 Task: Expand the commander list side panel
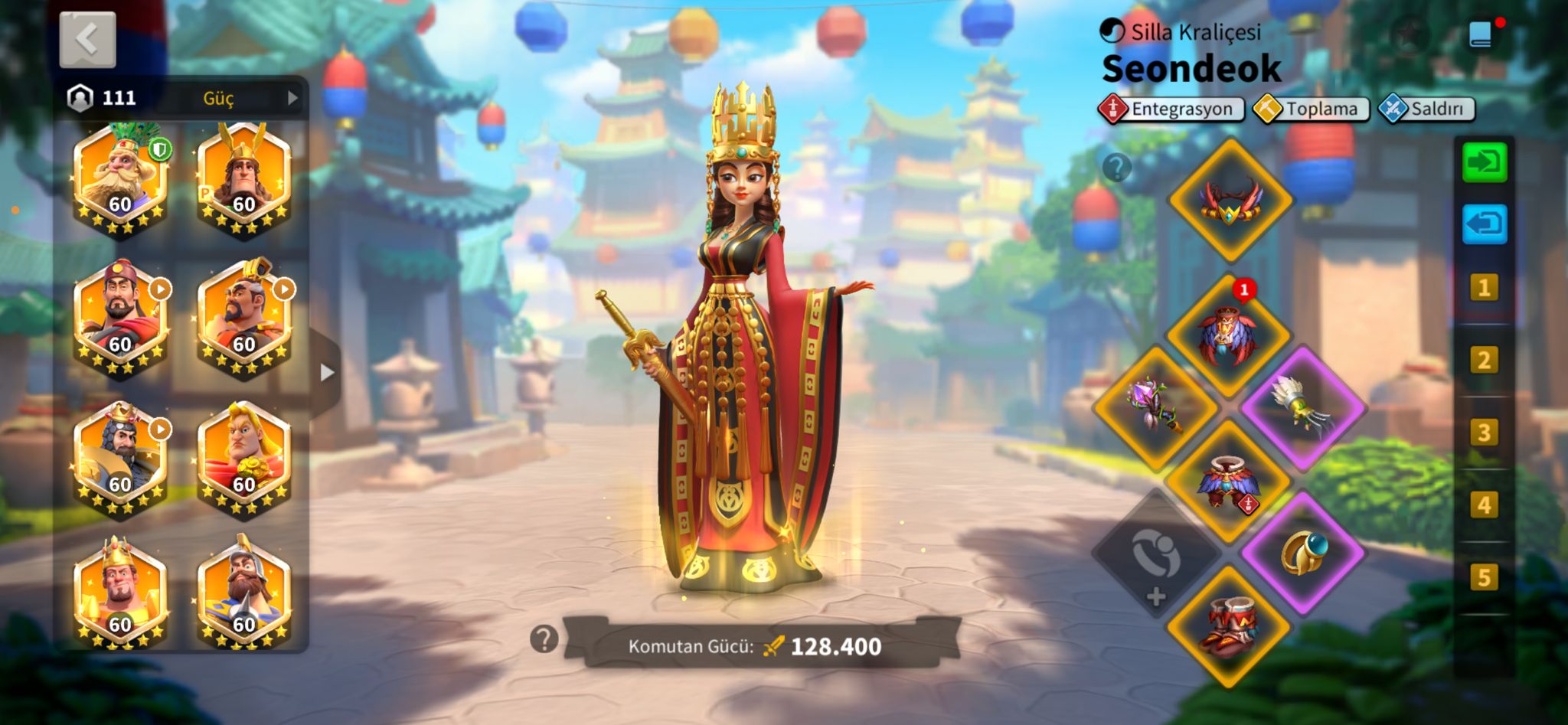coord(327,373)
